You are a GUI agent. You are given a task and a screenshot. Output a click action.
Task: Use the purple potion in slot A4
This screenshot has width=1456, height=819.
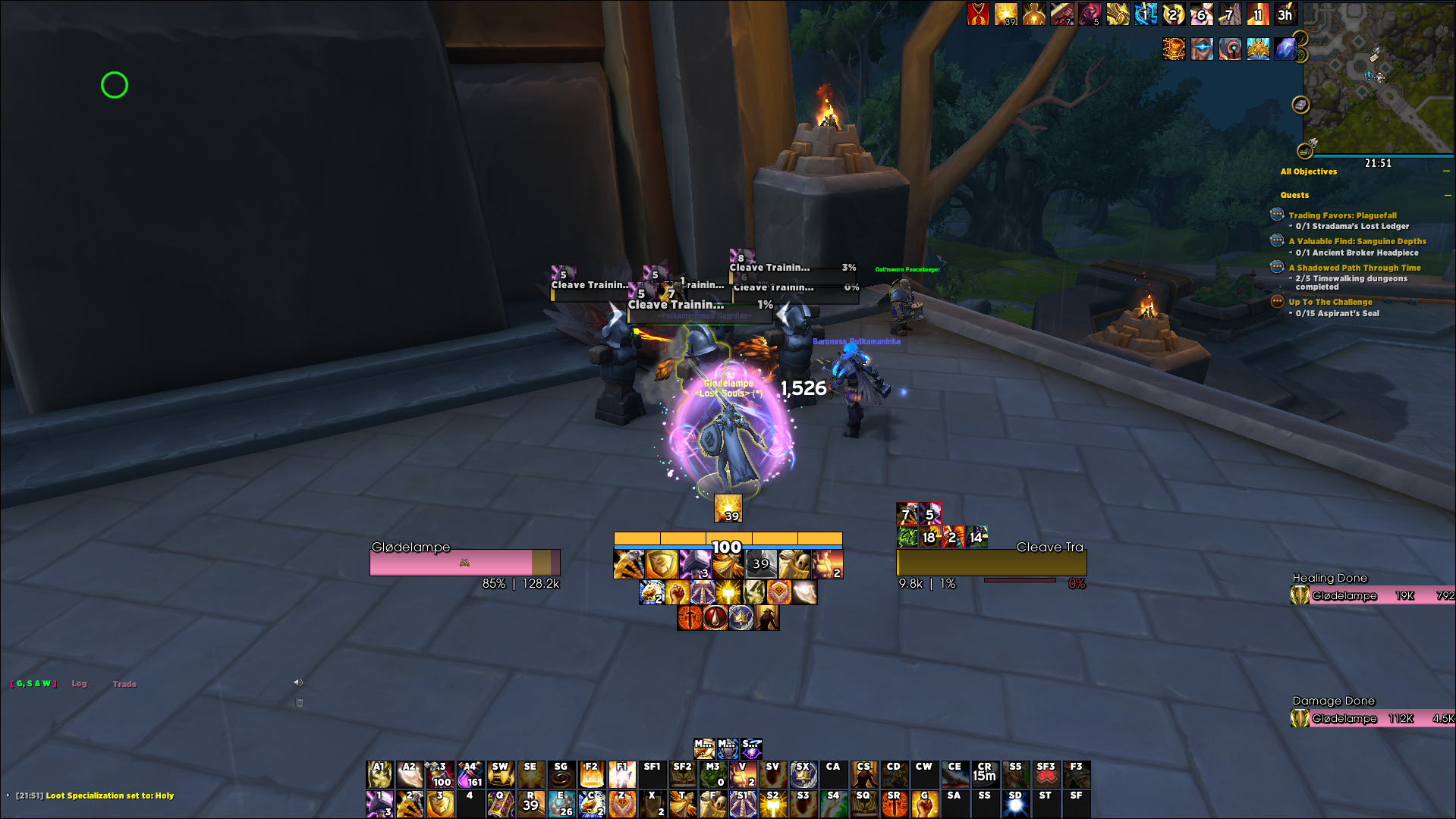[470, 774]
